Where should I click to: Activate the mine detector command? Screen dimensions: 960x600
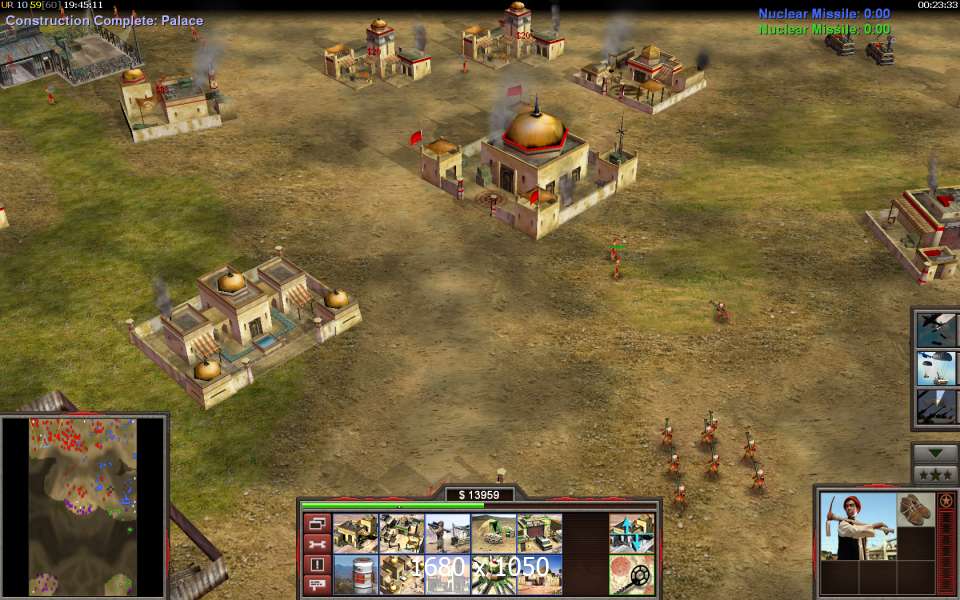pyautogui.click(x=632, y=575)
